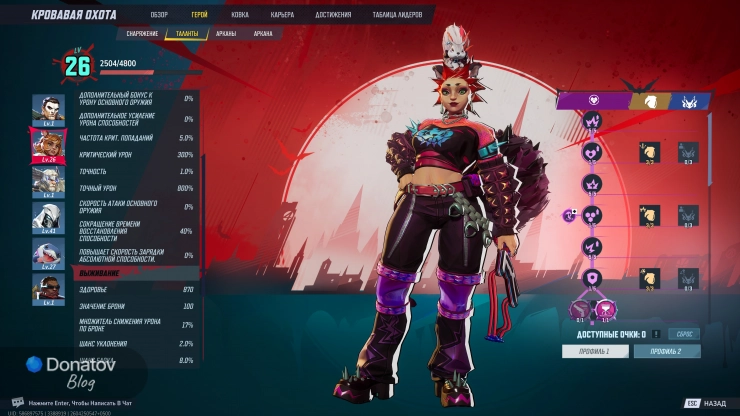Switch to Профиль 2
Screen dimensions: 740x416
666,351
